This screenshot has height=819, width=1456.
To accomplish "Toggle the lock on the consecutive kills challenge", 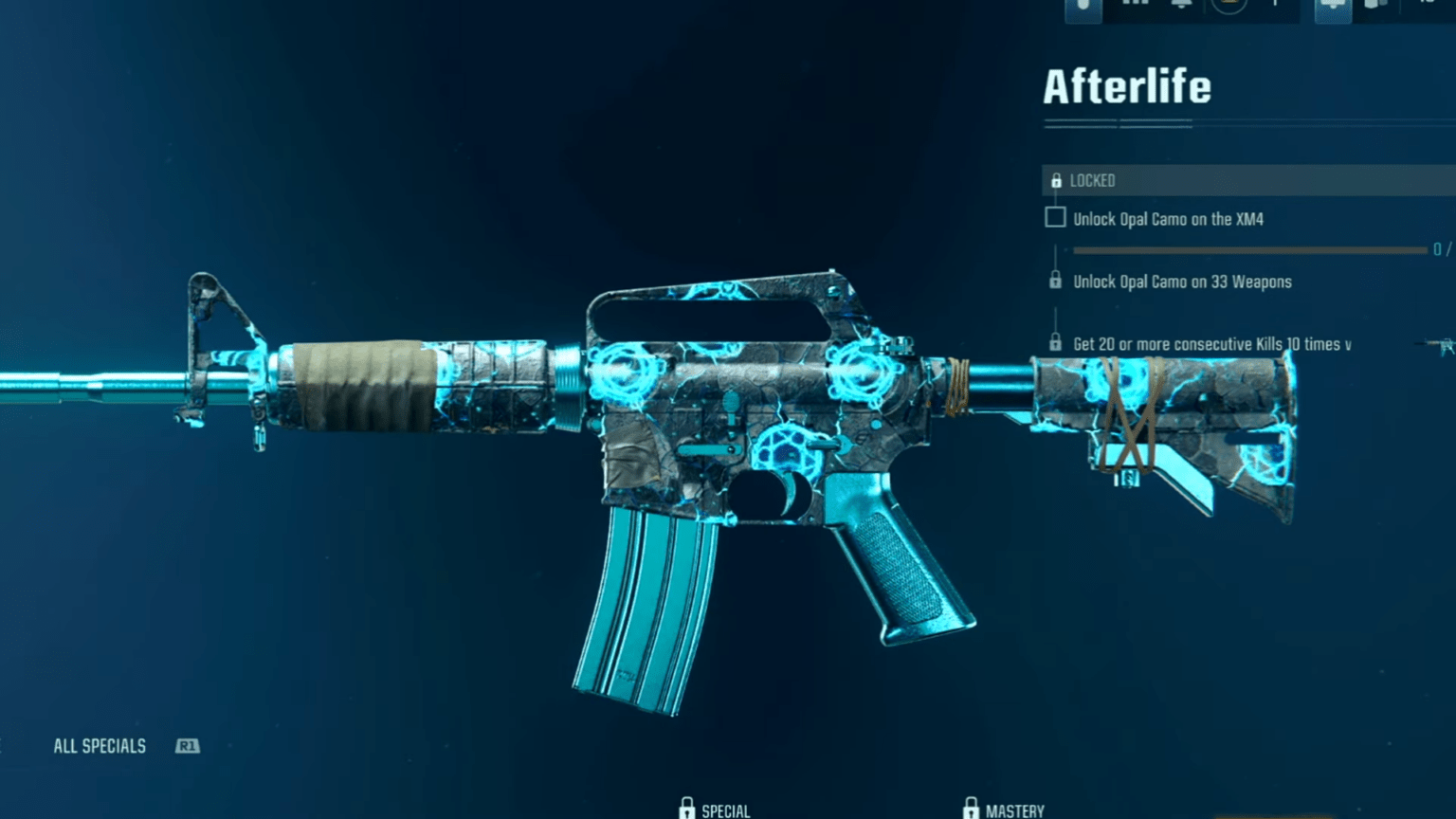I will 1056,343.
